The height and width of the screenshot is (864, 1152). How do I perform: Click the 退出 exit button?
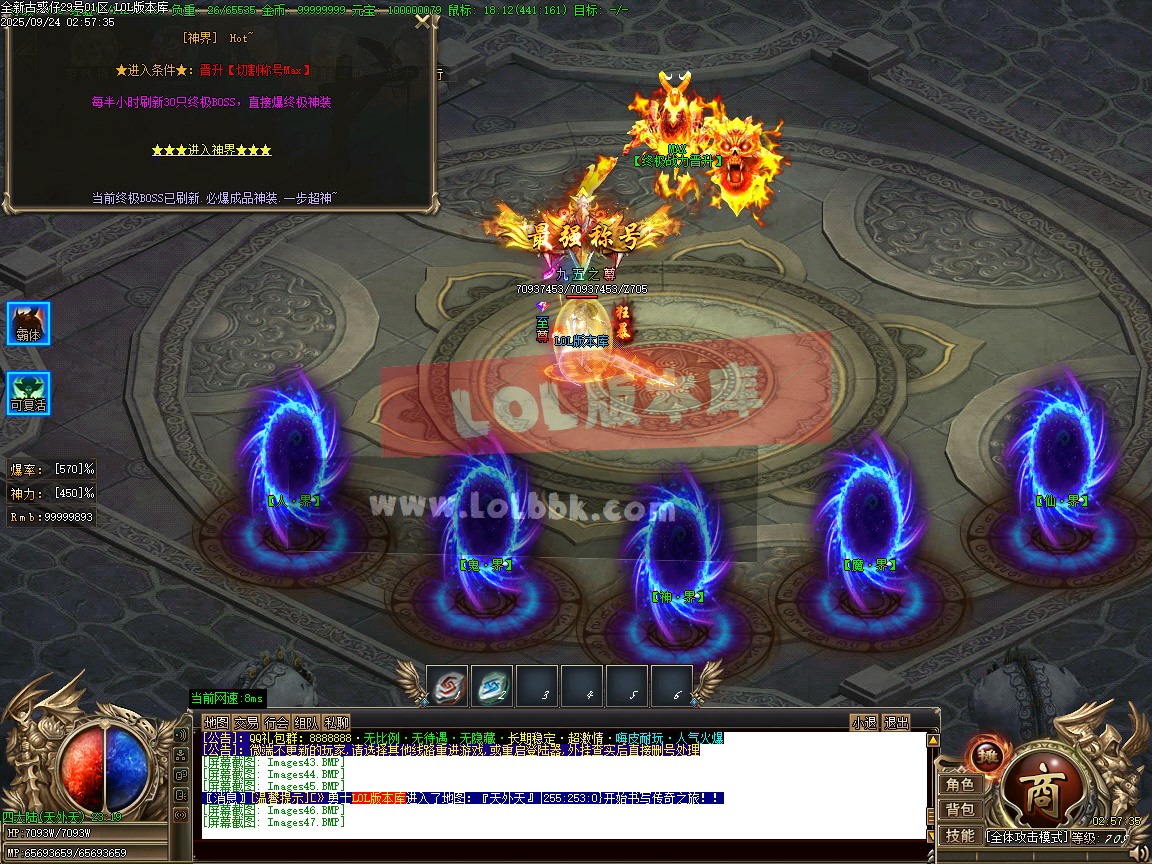point(897,722)
